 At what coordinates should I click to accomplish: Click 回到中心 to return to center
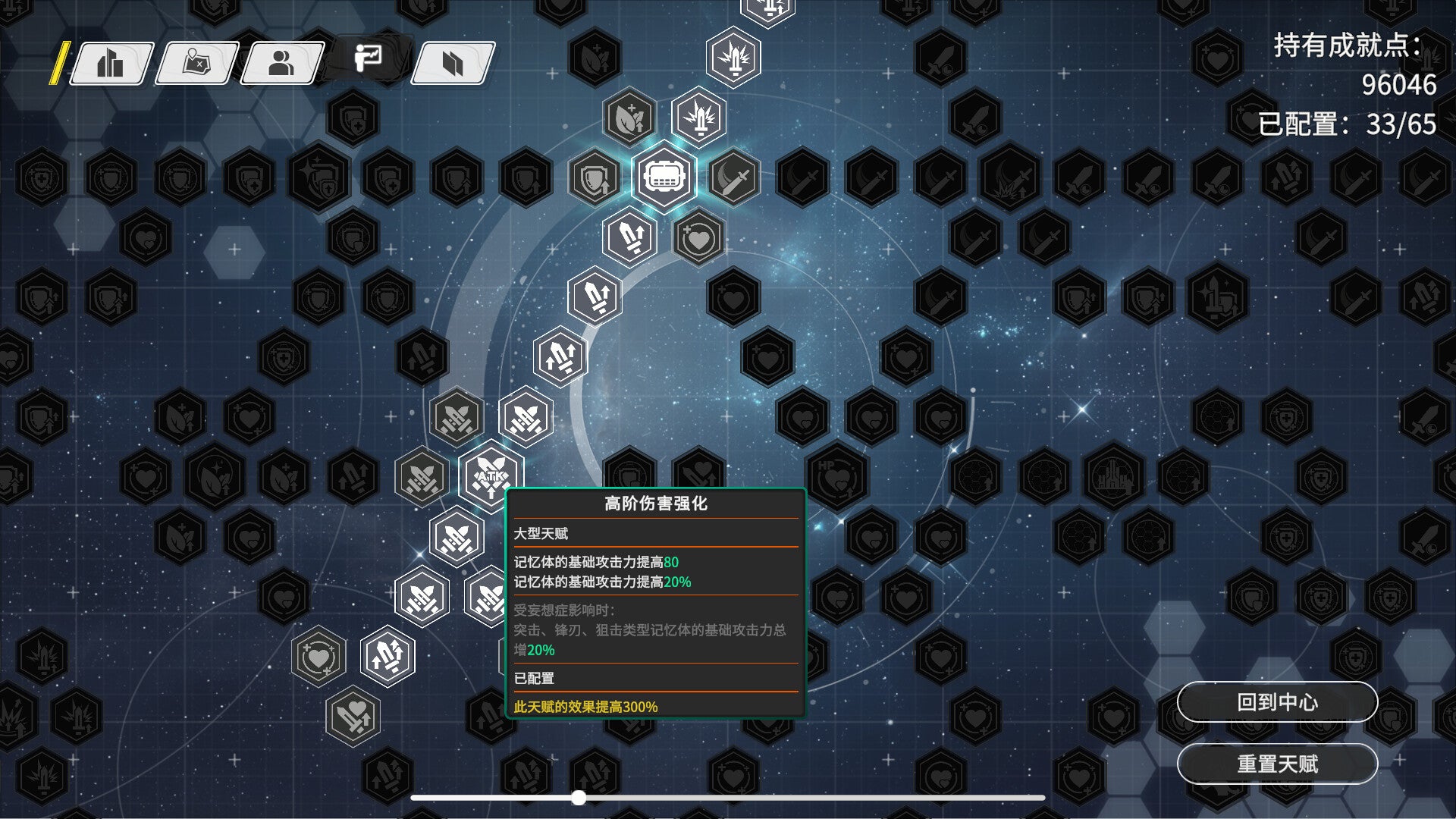click(x=1277, y=702)
